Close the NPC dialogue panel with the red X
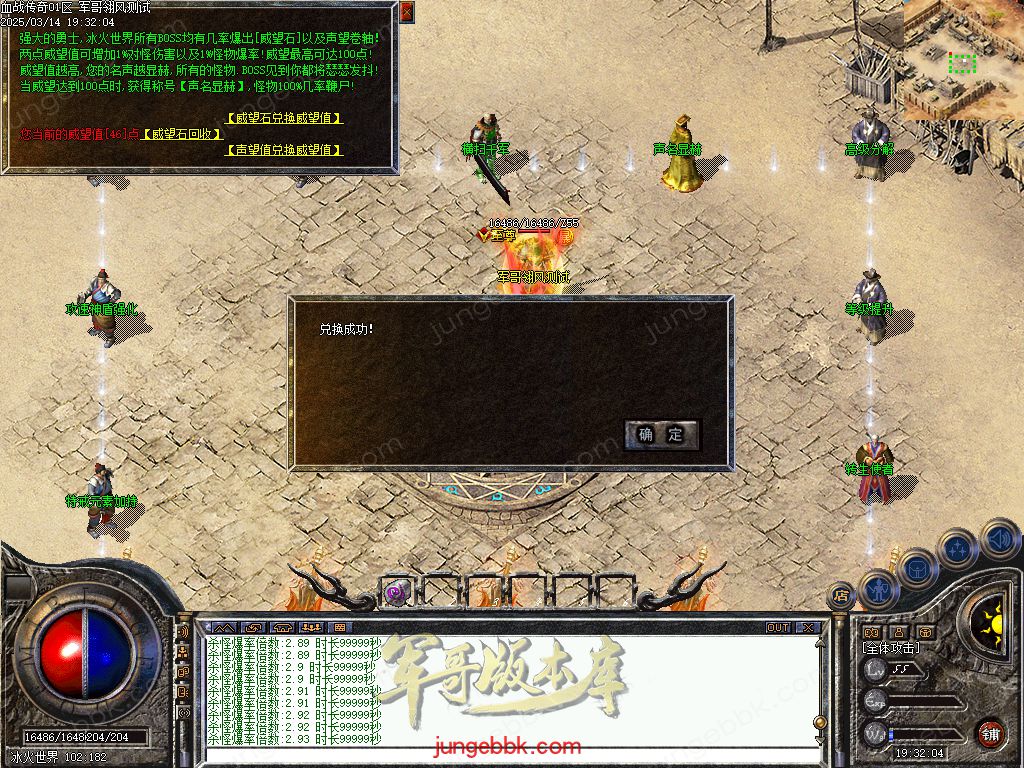 [406, 12]
